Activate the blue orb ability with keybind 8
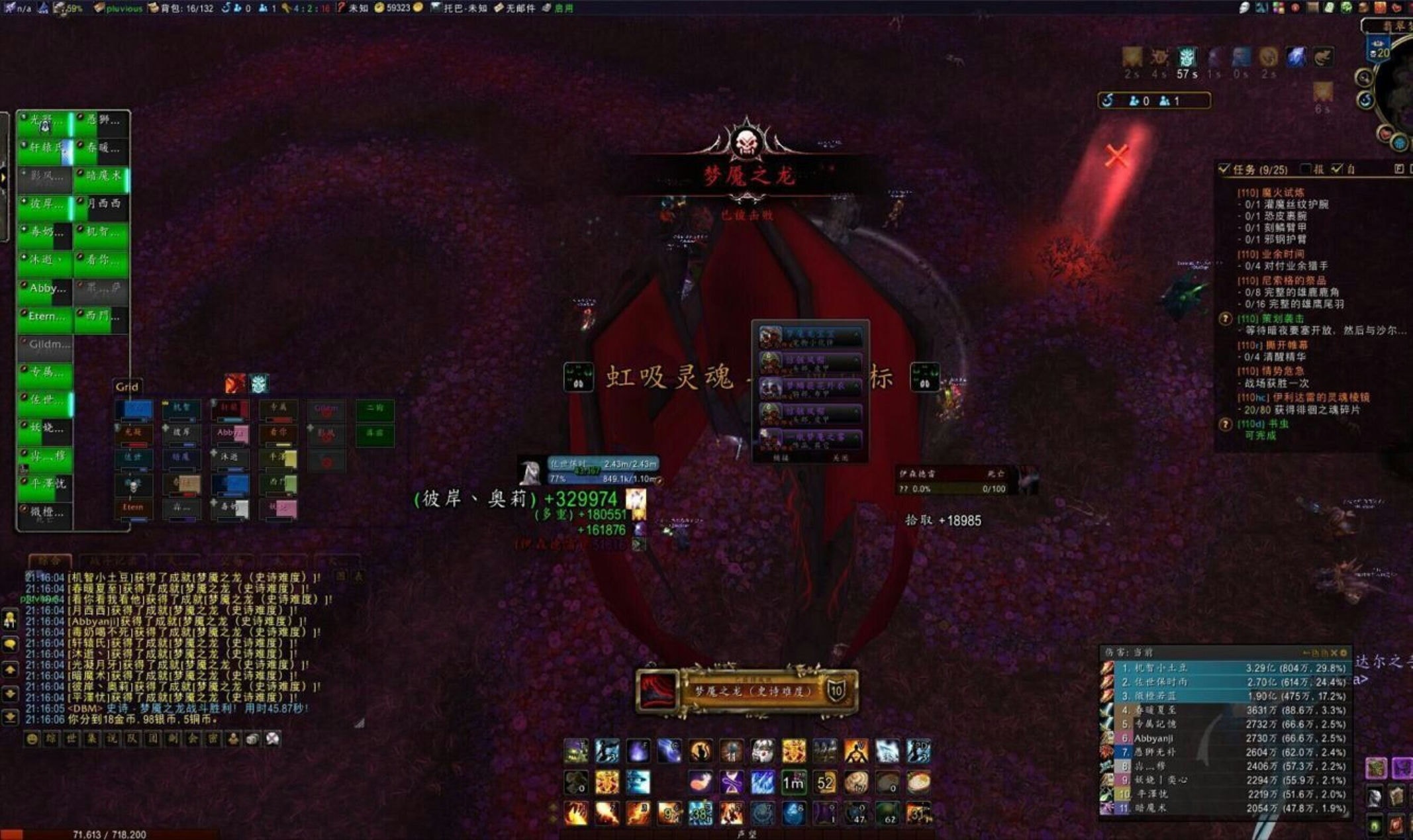 click(x=793, y=814)
